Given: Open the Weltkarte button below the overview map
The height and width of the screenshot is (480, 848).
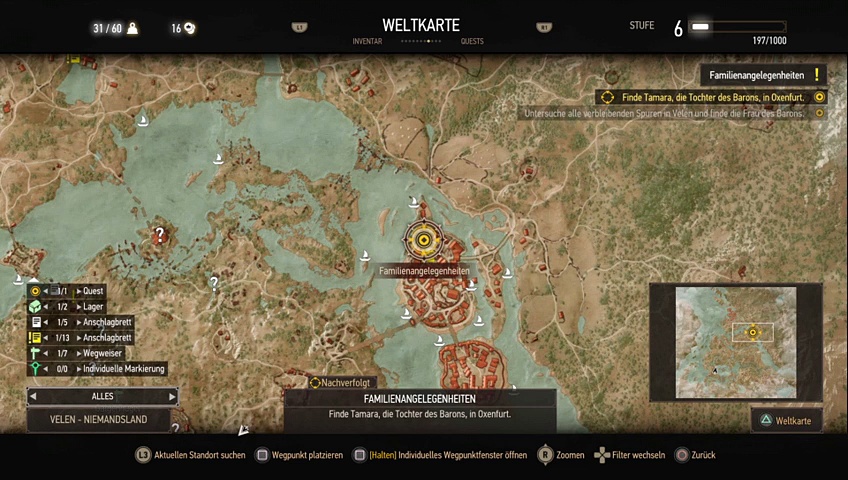Looking at the screenshot, I should tap(786, 420).
